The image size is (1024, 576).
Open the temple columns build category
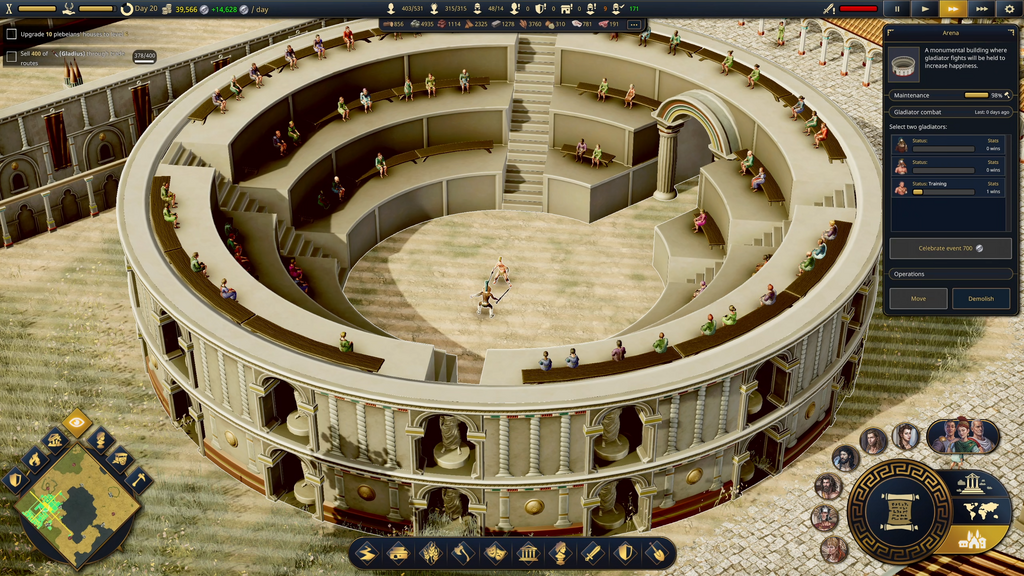(527, 553)
